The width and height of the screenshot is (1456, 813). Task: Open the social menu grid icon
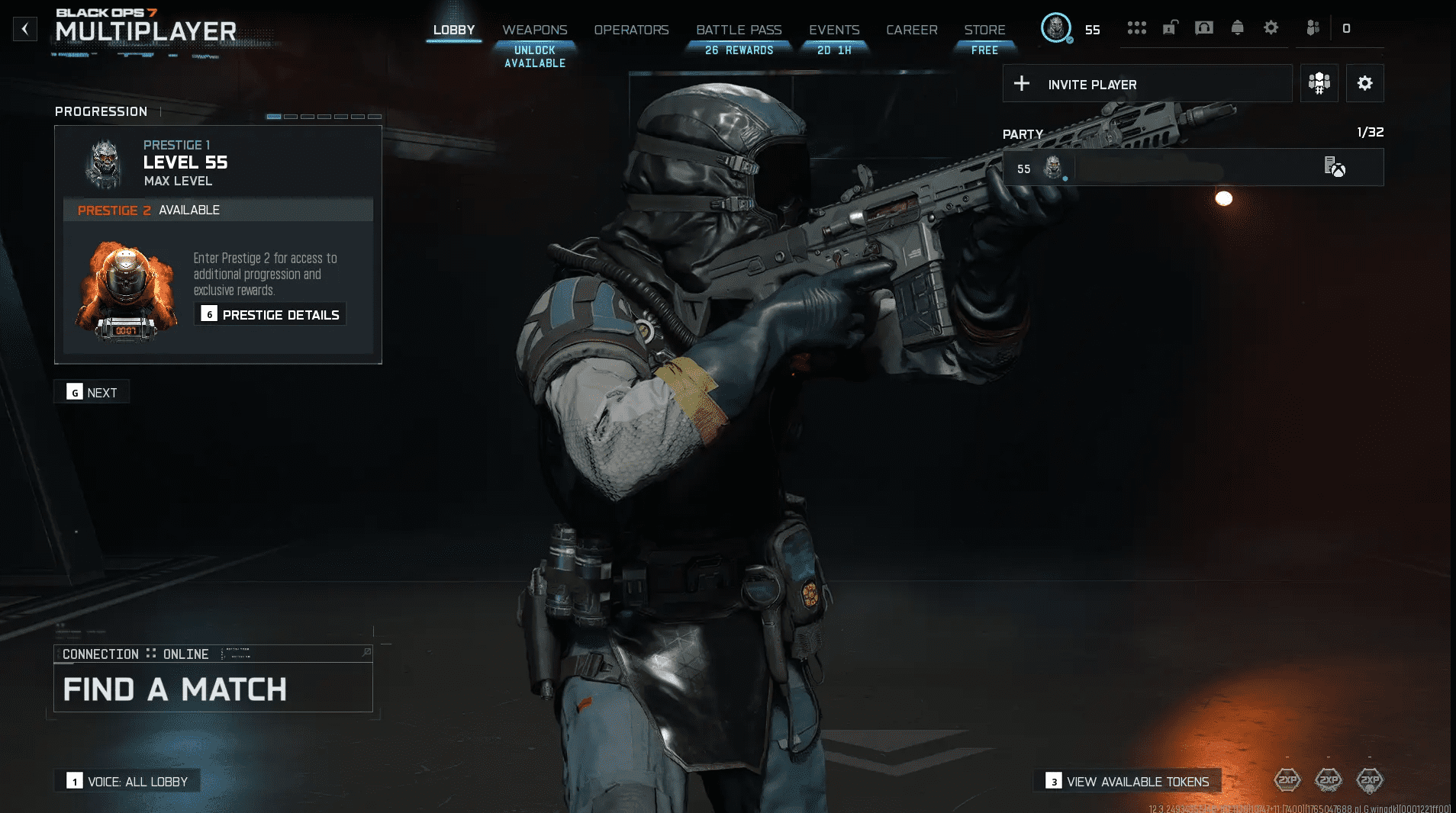pyautogui.click(x=1137, y=27)
